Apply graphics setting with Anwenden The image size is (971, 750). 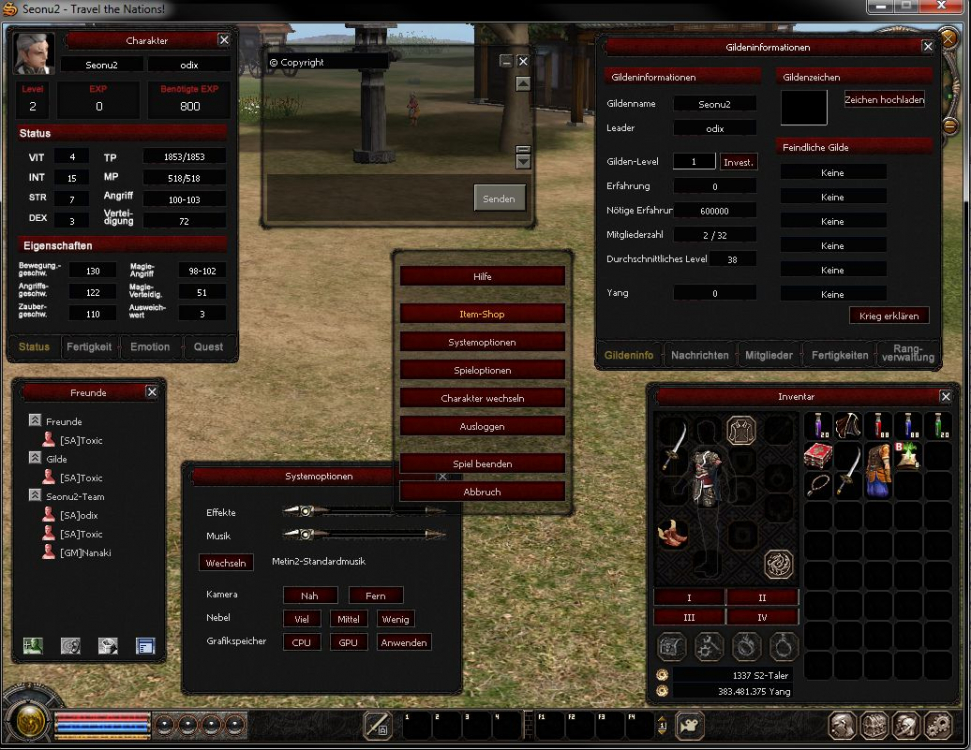pyautogui.click(x=403, y=643)
